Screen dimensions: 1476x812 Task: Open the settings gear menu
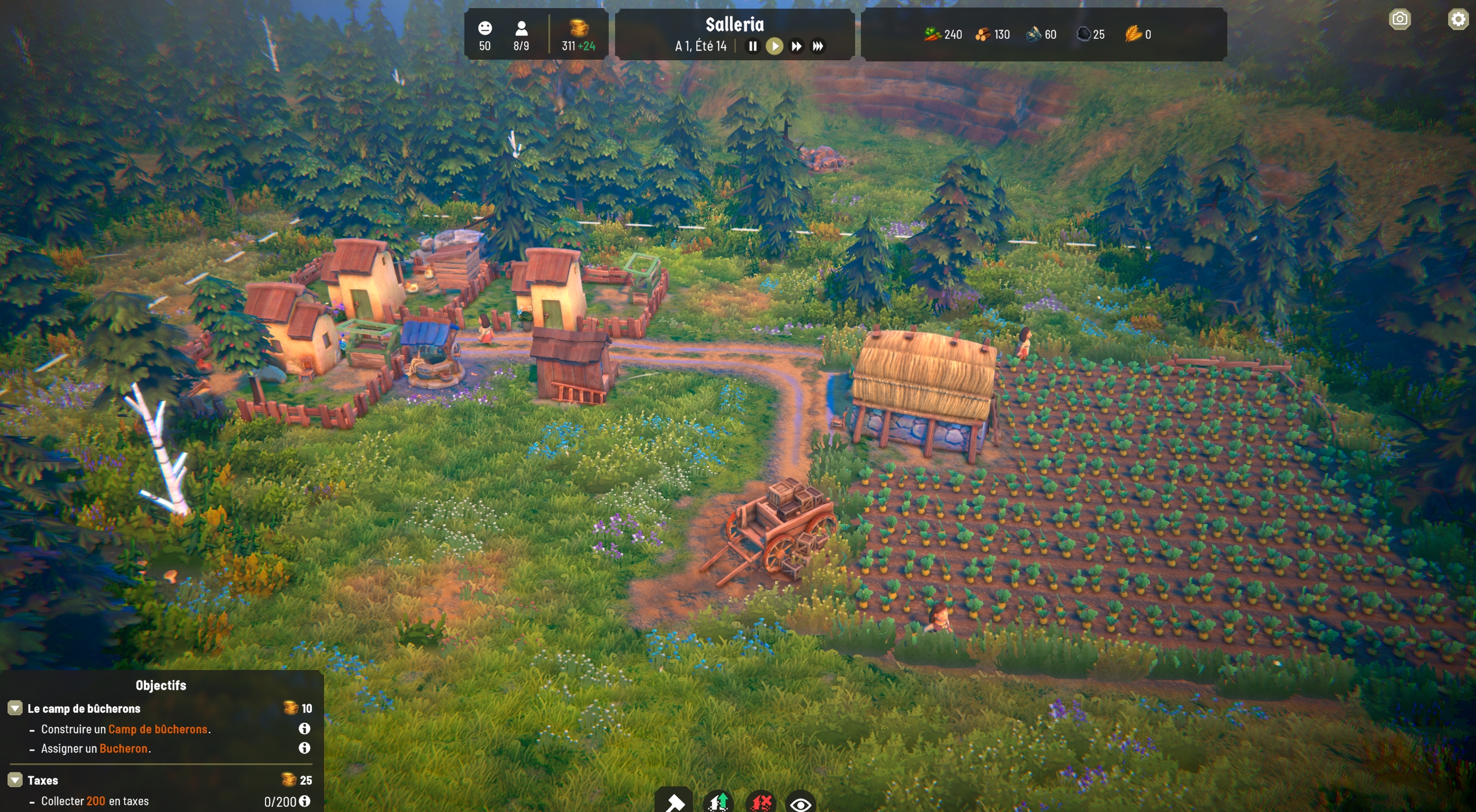(1457, 19)
